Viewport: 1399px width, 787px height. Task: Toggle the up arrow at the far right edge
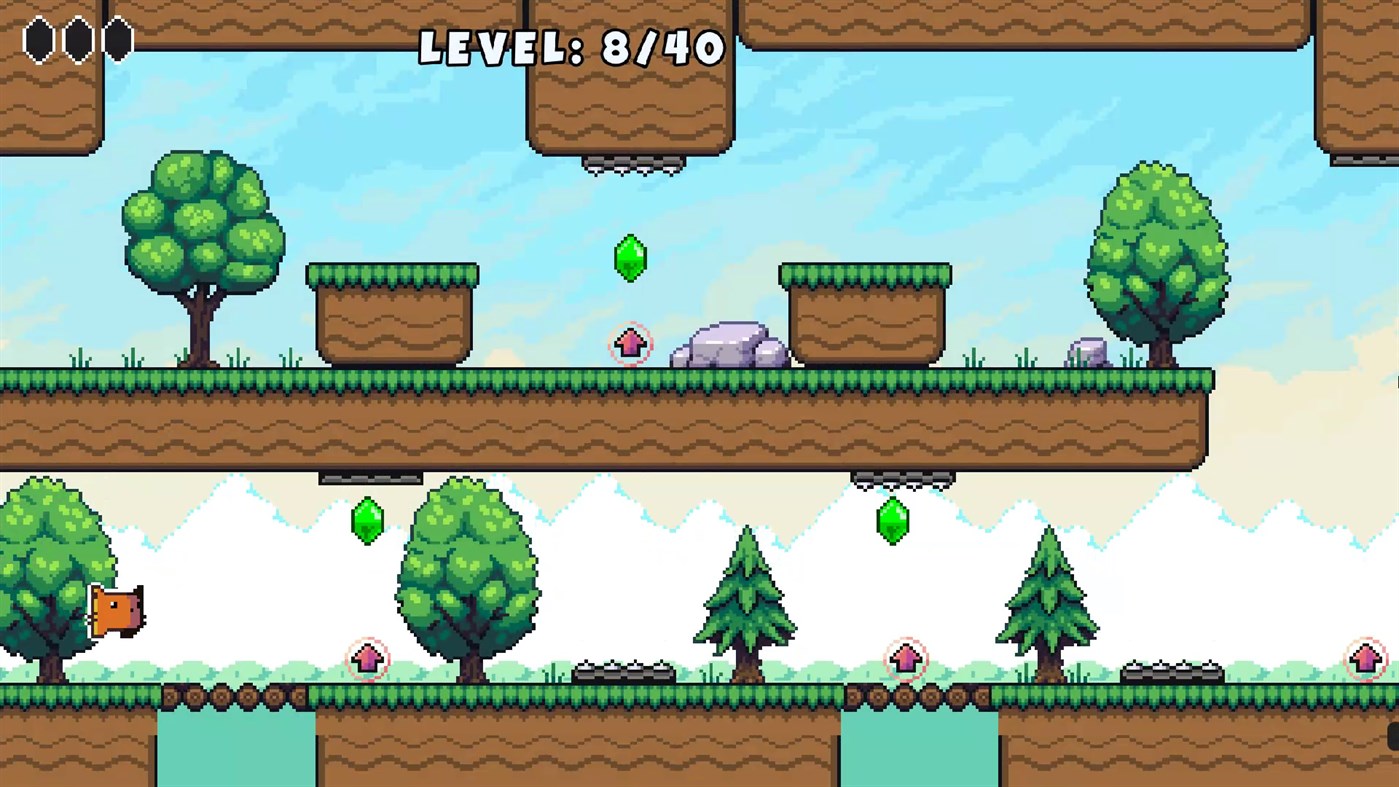[x=1366, y=657]
